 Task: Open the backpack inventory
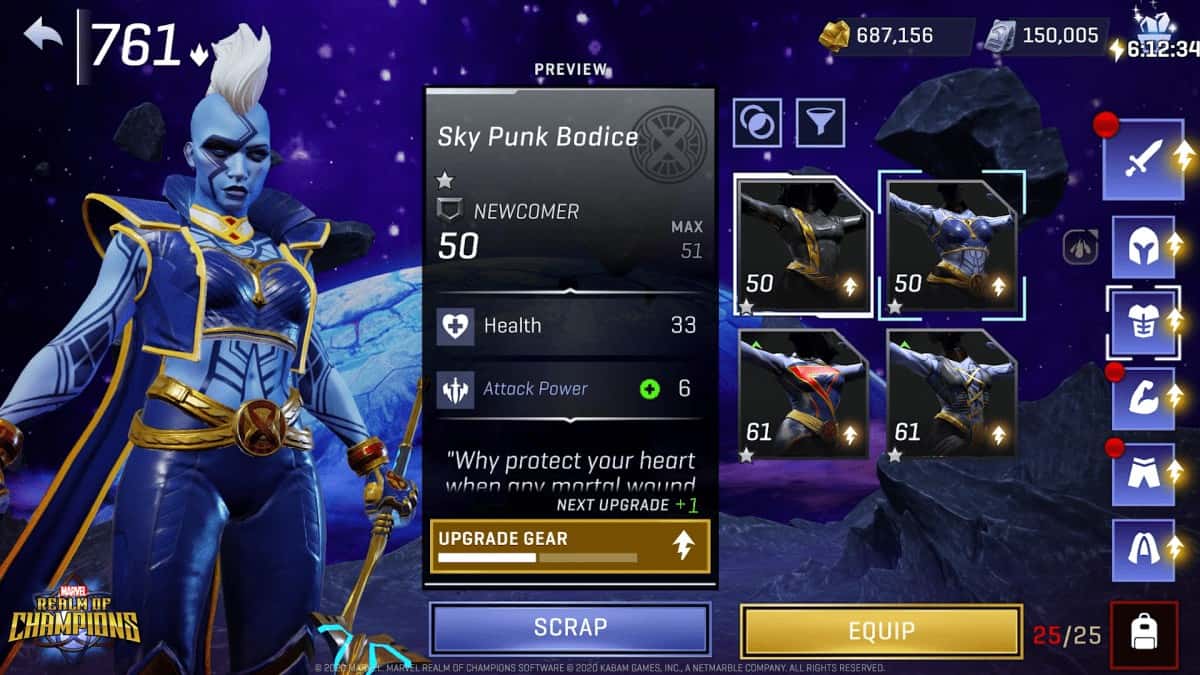point(1143,631)
